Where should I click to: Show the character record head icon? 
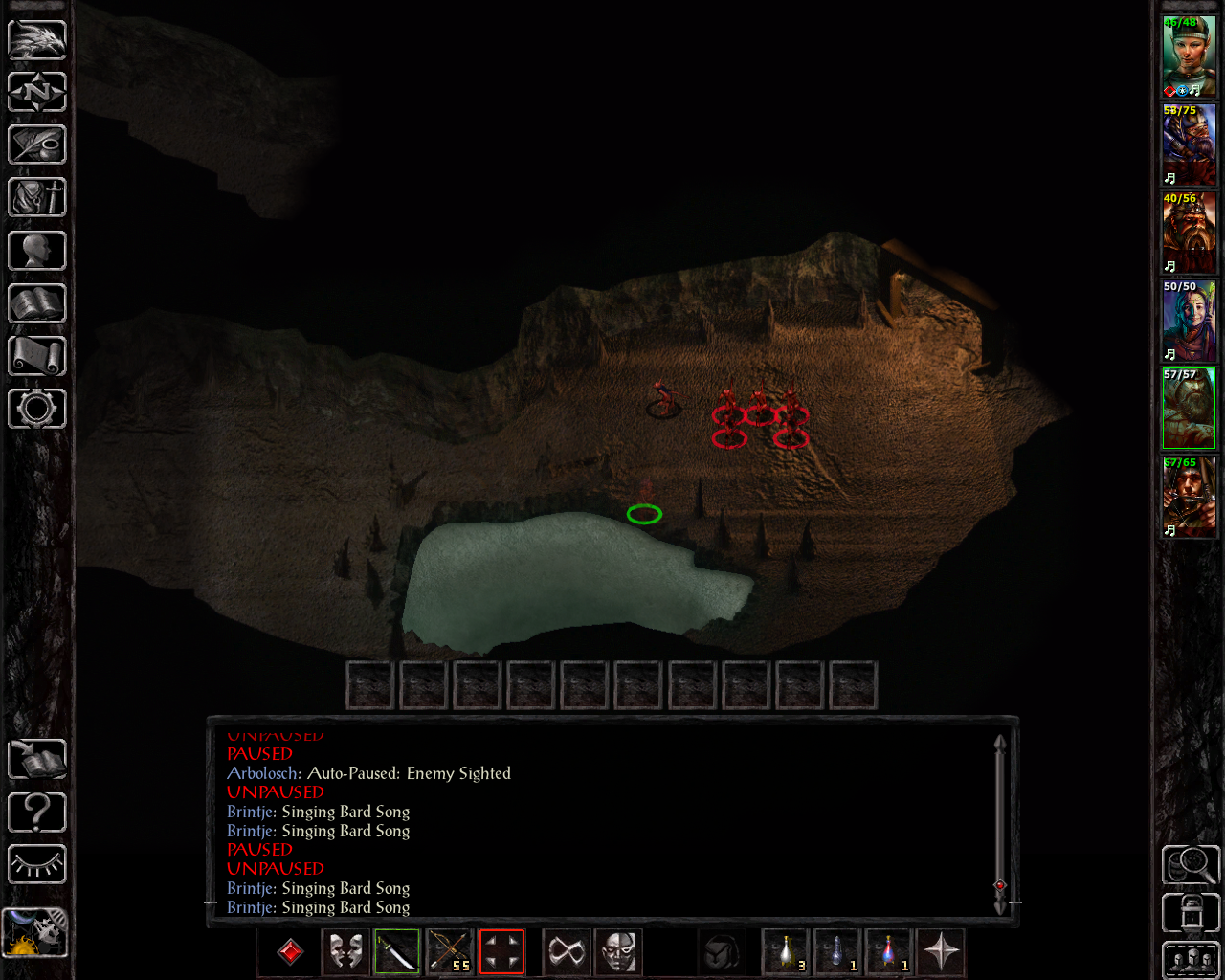pos(37,251)
